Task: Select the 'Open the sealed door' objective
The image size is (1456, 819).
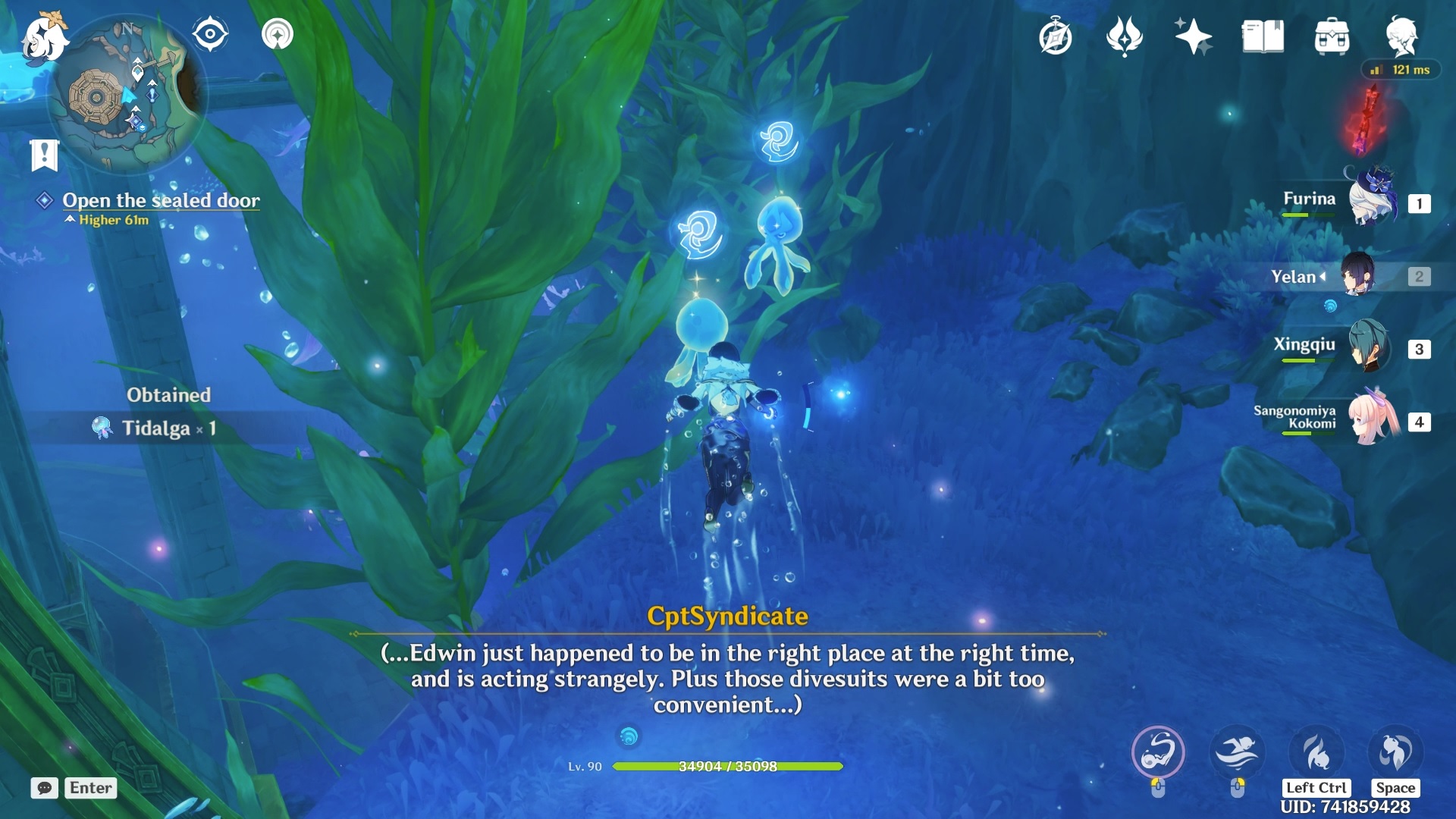Action: click(161, 200)
